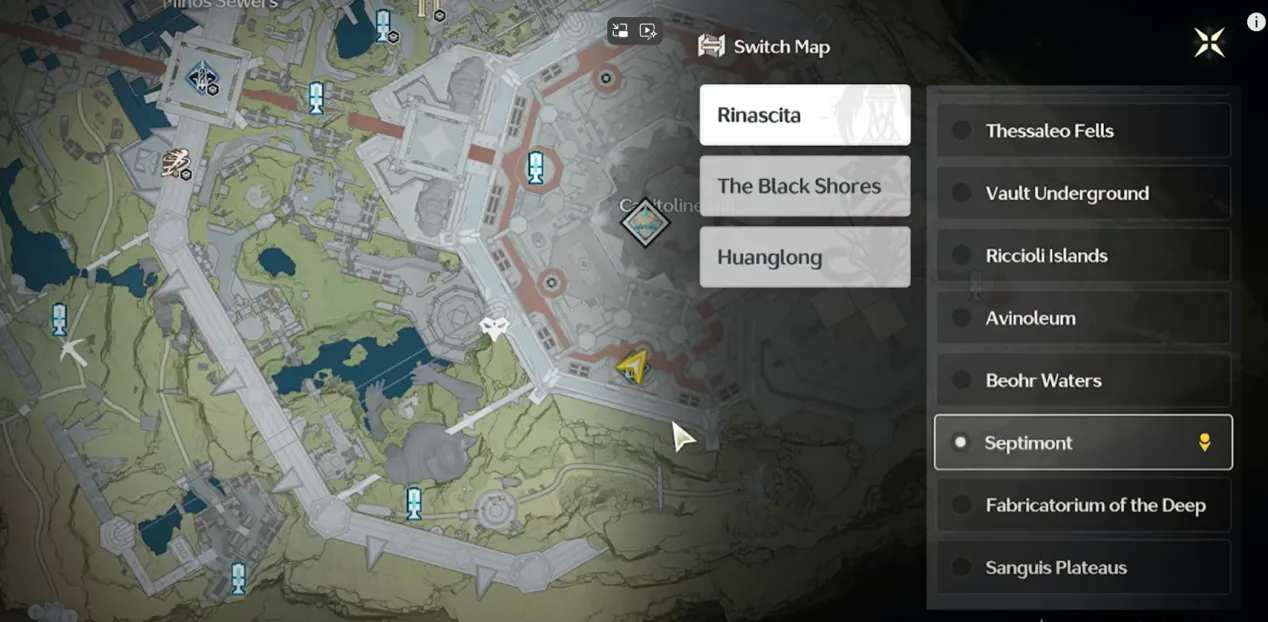This screenshot has width=1268, height=622.
Task: Go to Riccioli Islands area
Action: point(1082,256)
